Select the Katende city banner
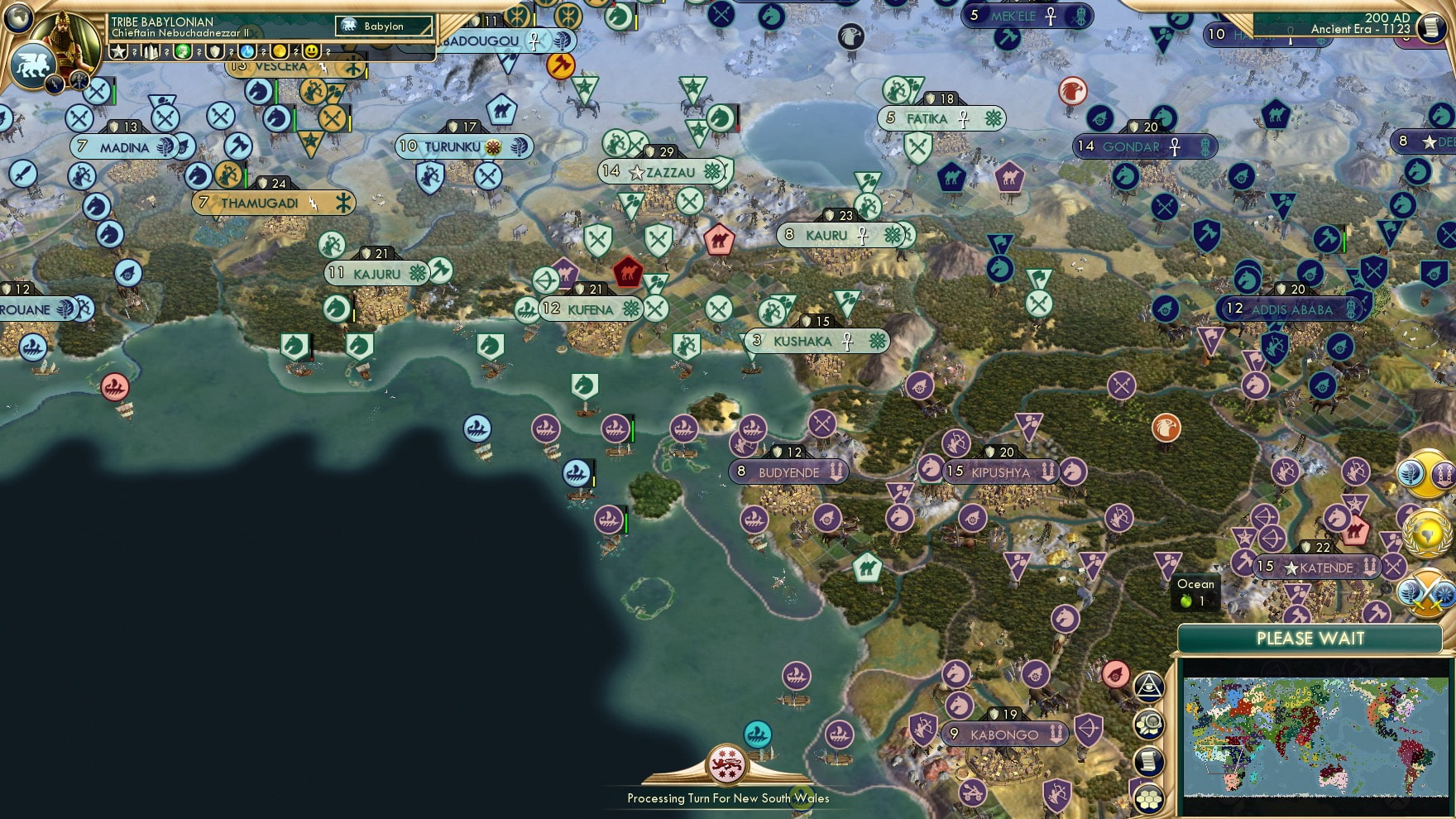Image resolution: width=1456 pixels, height=819 pixels. pos(1317,567)
